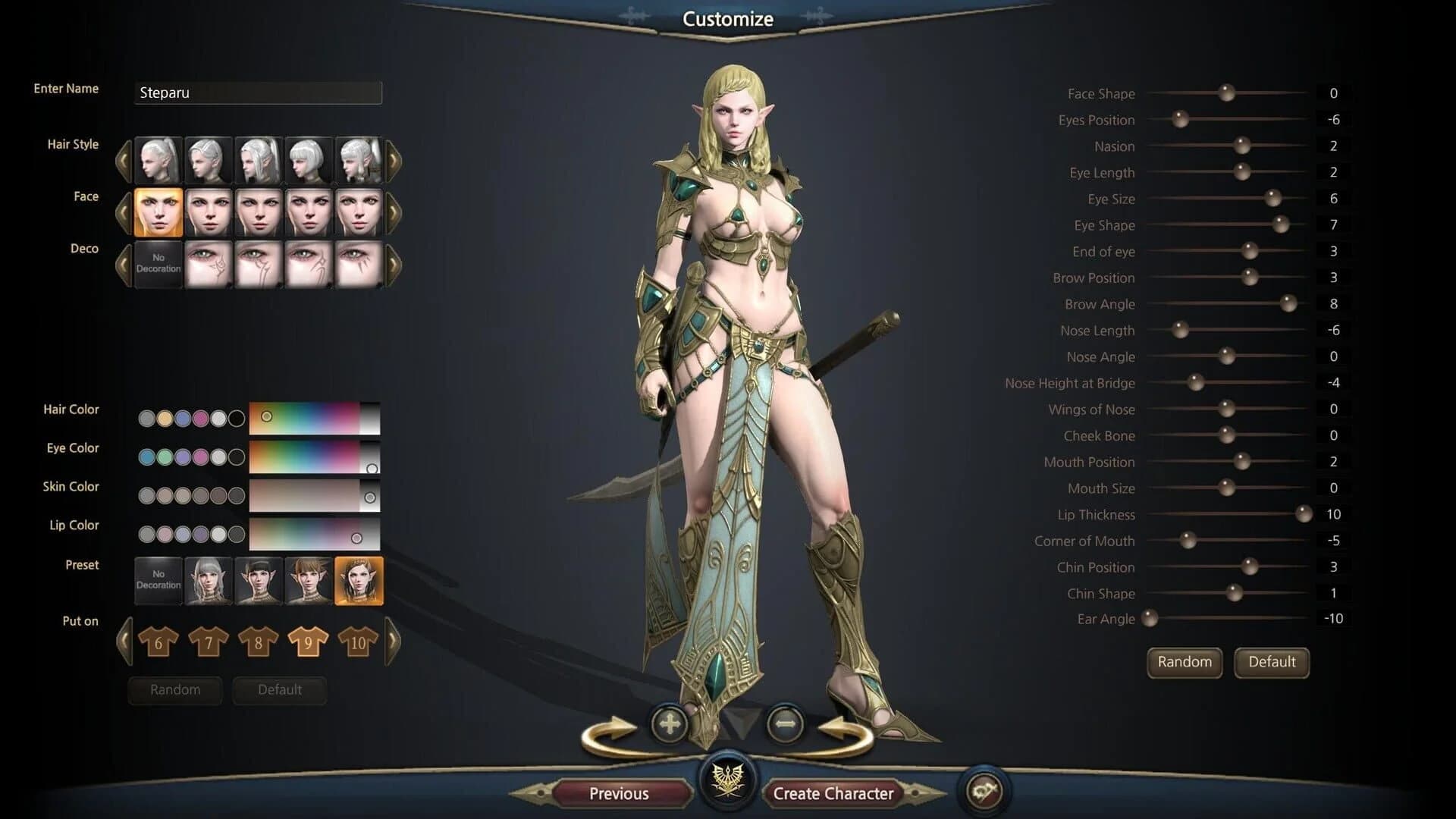Select the No Decoration preset thumbnail
Viewport: 1456px width, 819px height.
coord(158,579)
